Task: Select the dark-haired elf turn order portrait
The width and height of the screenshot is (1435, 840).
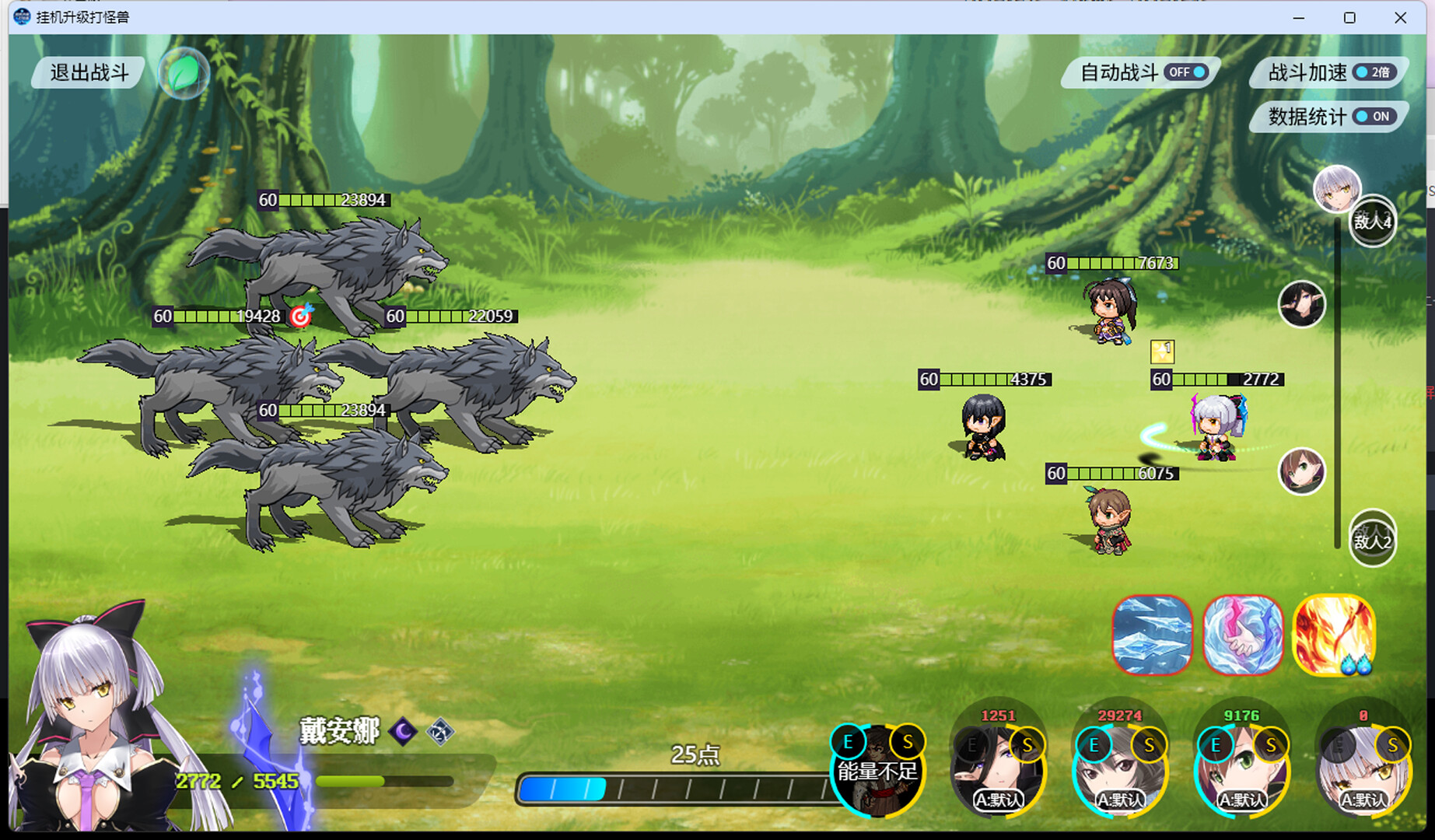Action: pyautogui.click(x=1301, y=304)
